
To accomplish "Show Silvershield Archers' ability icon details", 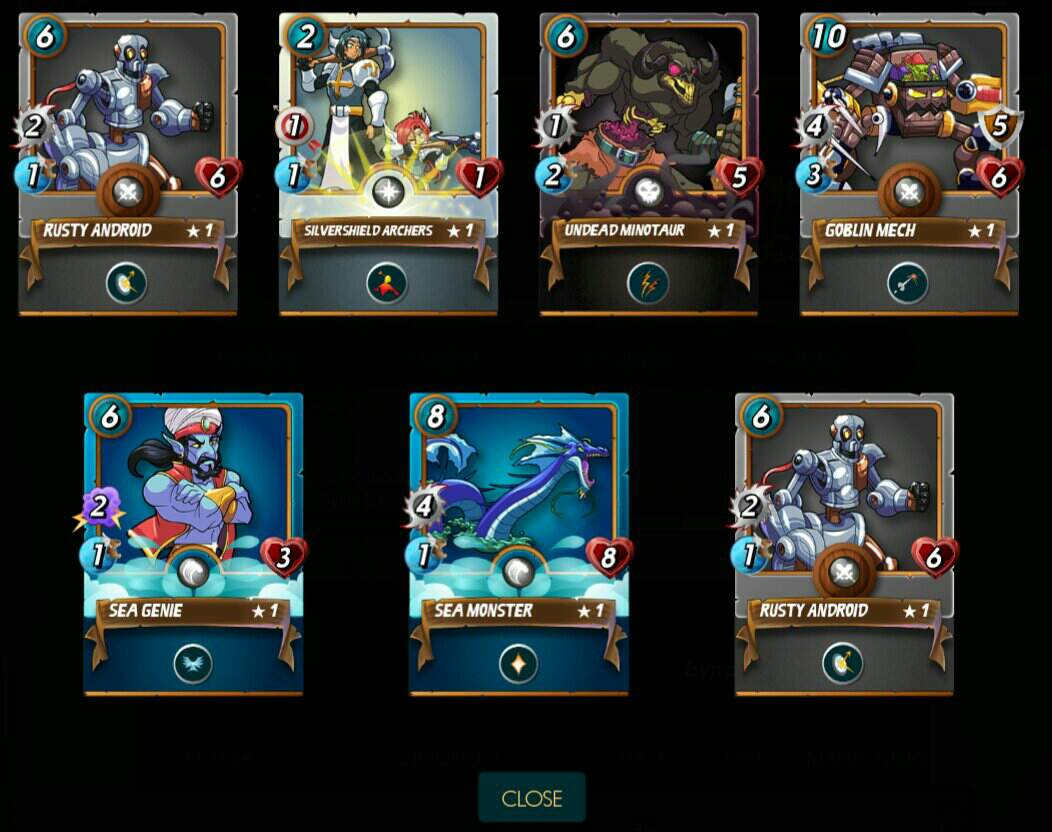I will tap(387, 283).
